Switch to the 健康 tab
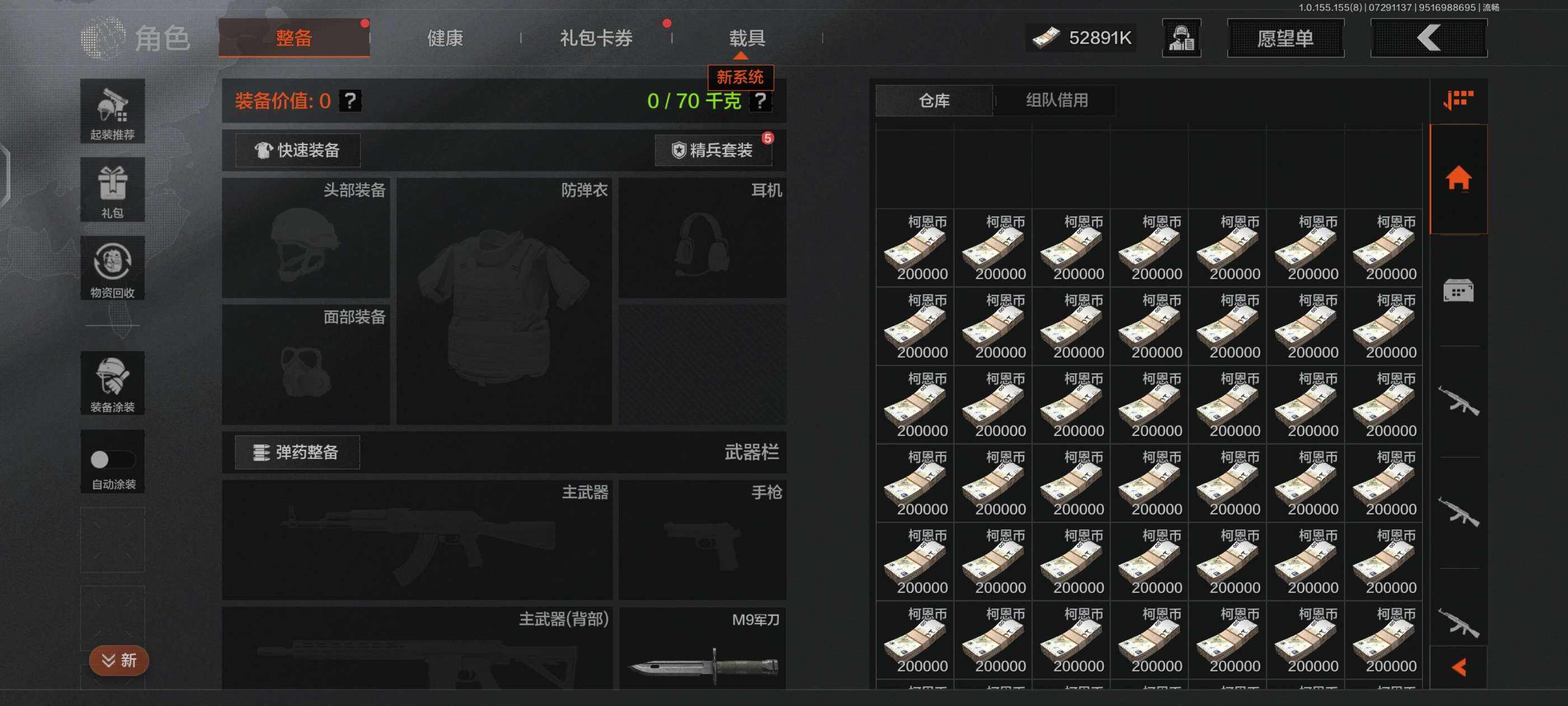The width and height of the screenshot is (1568, 706). click(444, 38)
